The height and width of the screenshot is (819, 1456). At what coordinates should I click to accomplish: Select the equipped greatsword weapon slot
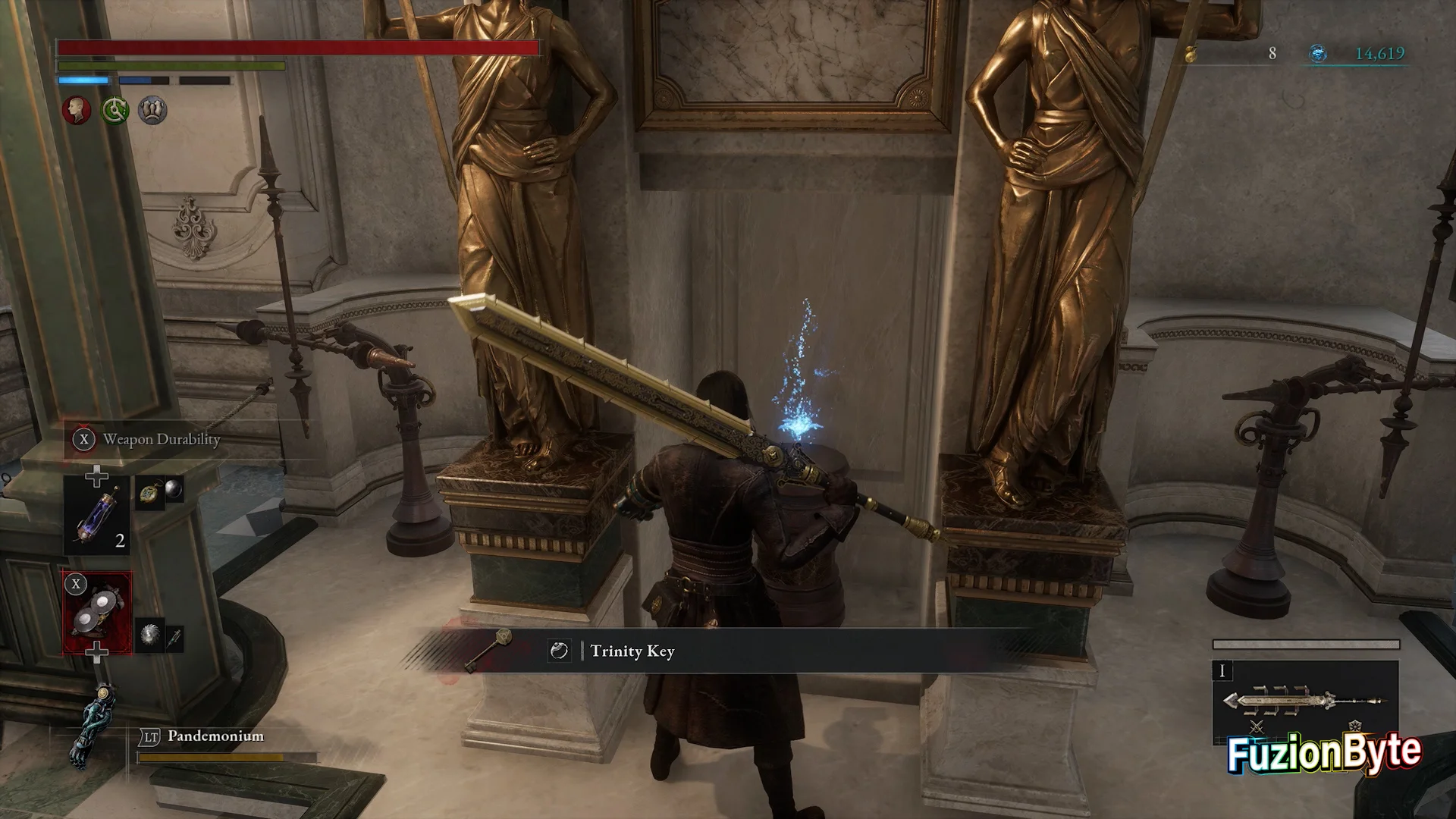(1305, 702)
